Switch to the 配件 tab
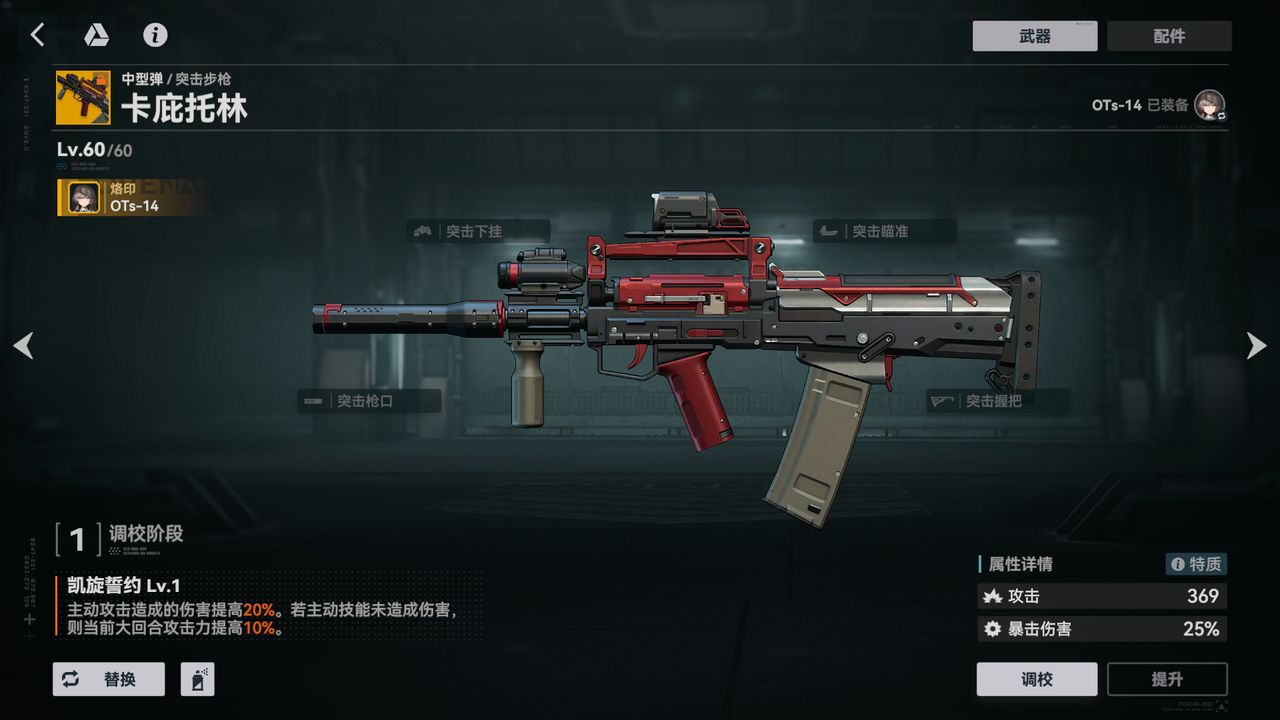The width and height of the screenshot is (1280, 720). 1169,36
